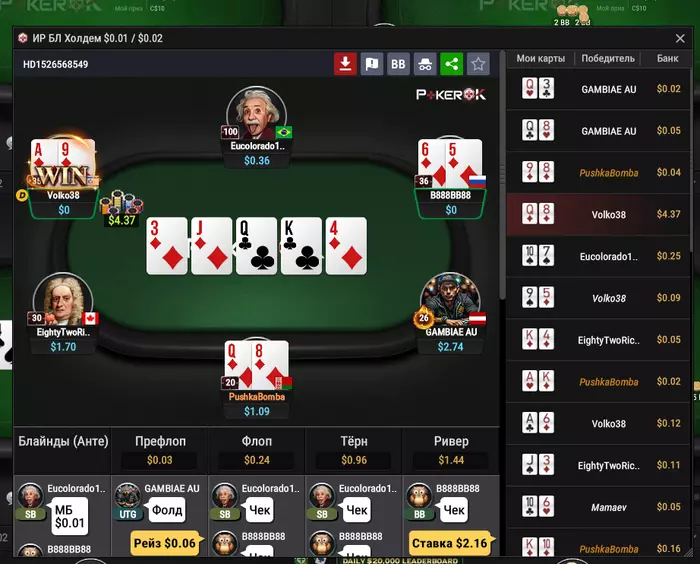Toggle the BB display button
The width and height of the screenshot is (700, 564).
(x=398, y=64)
